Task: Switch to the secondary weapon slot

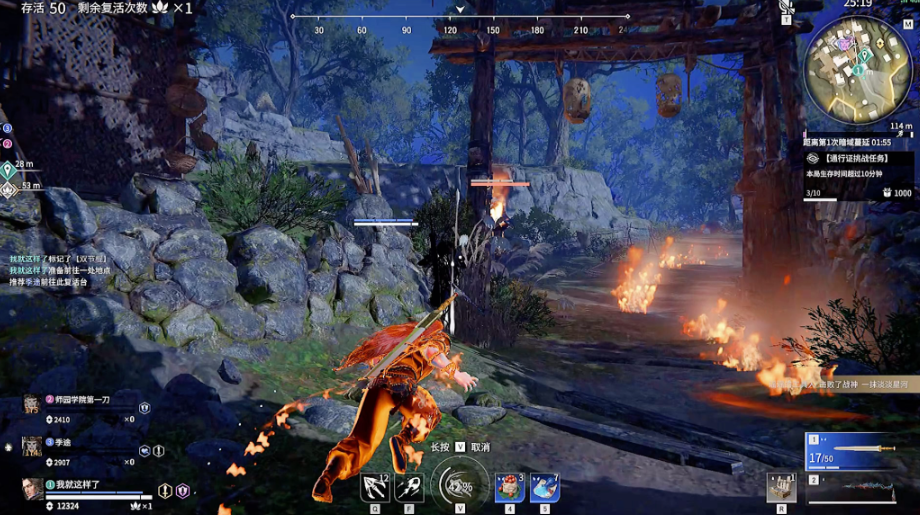Action: (x=849, y=490)
